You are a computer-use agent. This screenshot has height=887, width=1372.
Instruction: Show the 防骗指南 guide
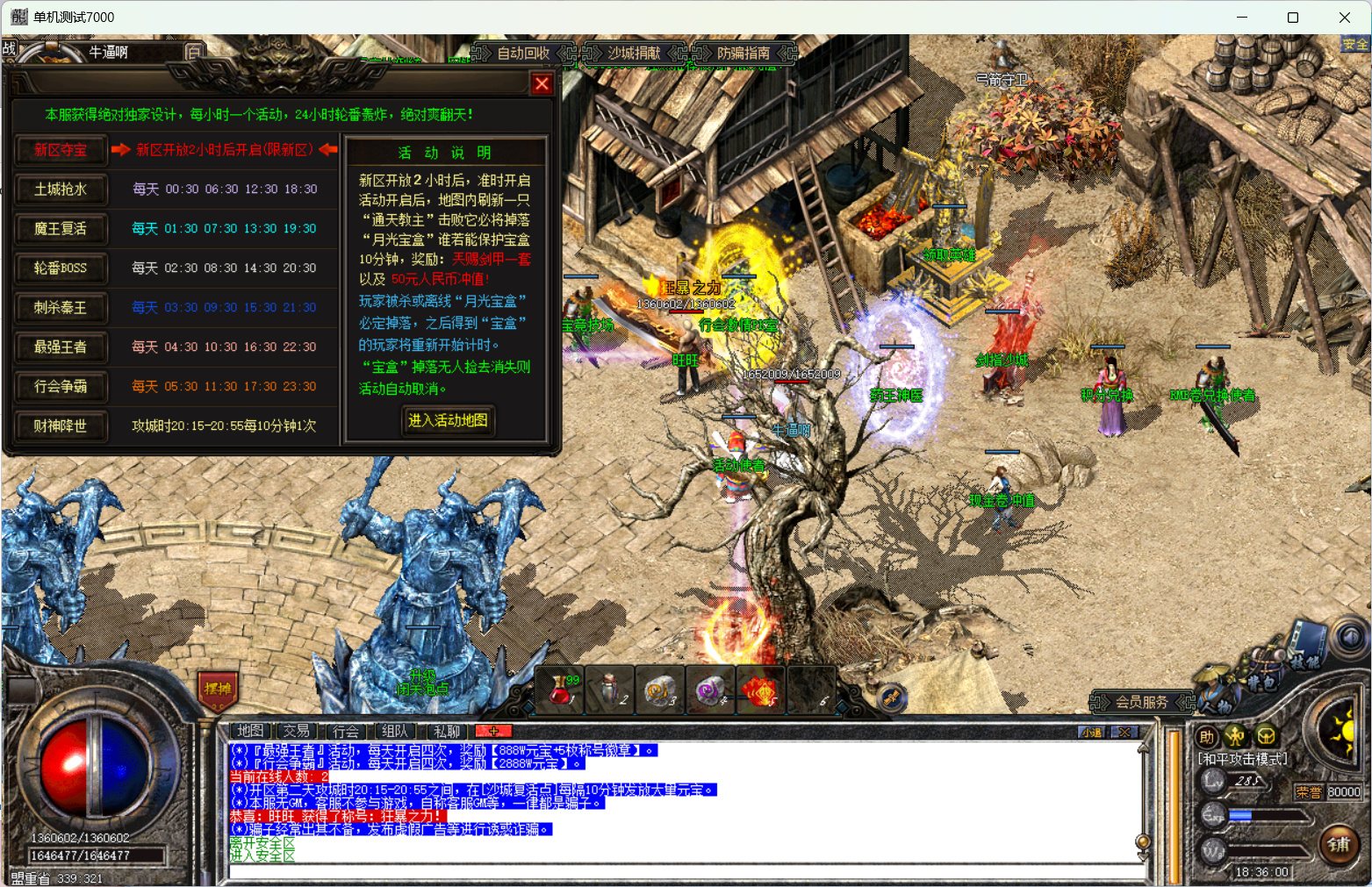[x=743, y=54]
